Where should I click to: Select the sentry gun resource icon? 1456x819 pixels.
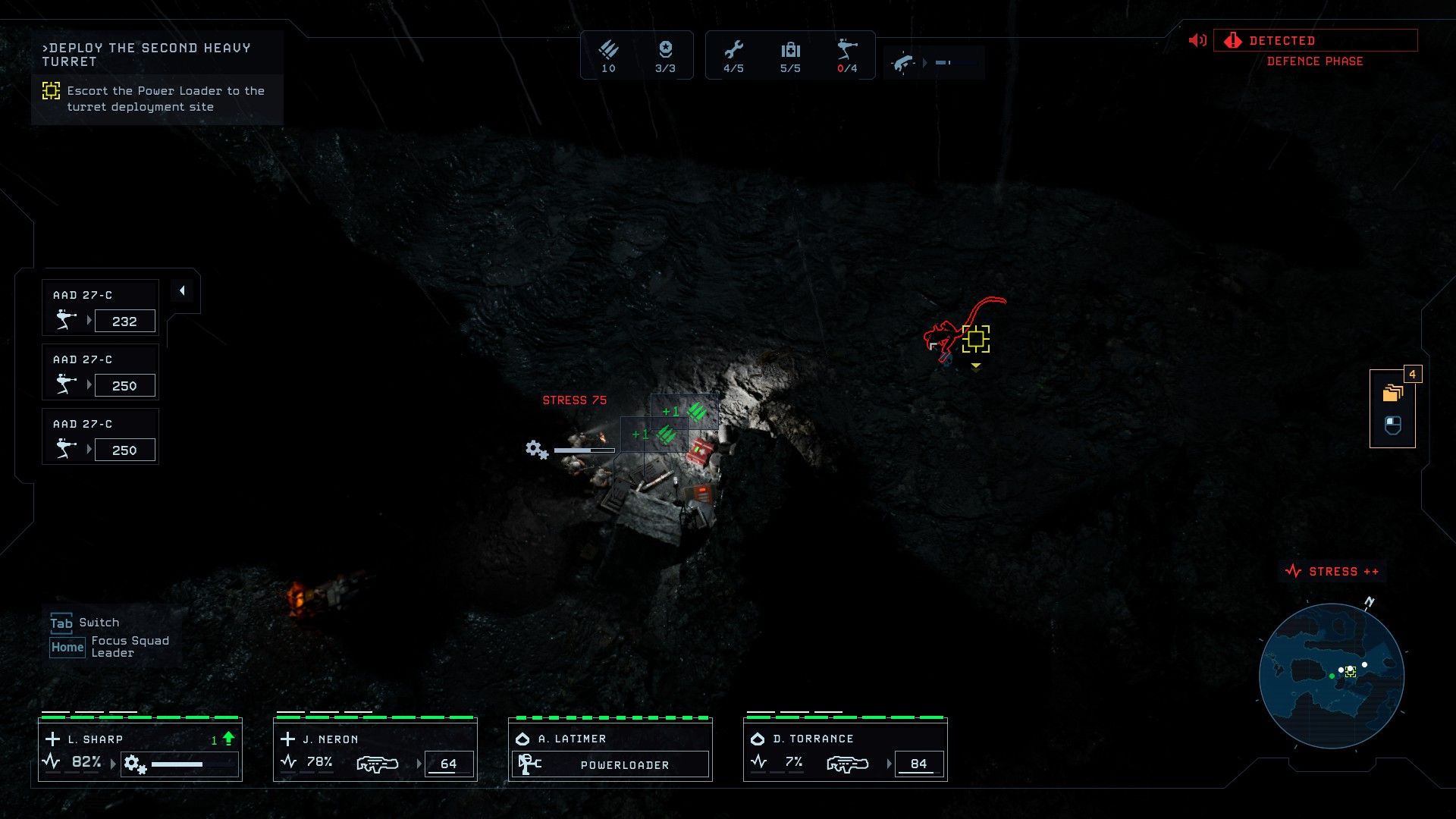tap(847, 51)
